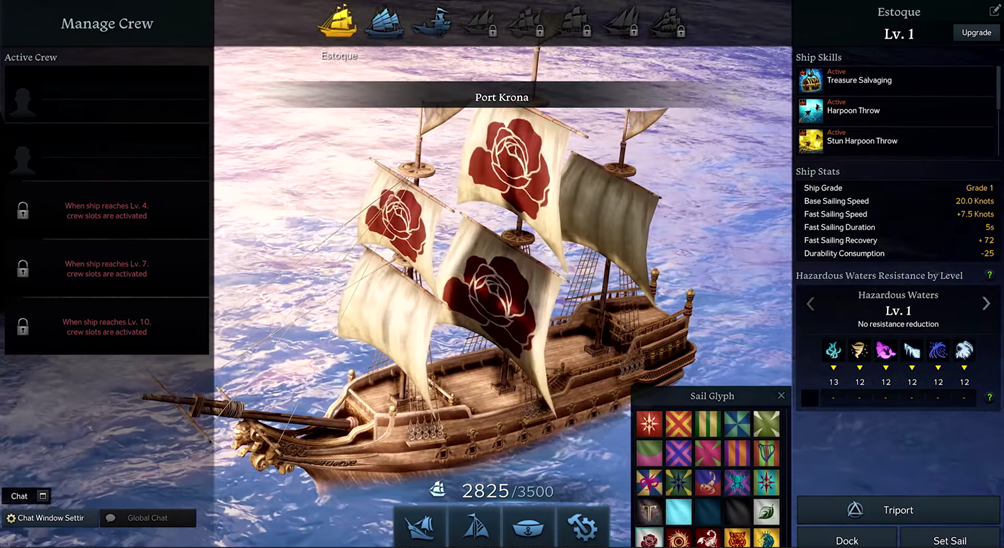Click the Upgrade ship button

pyautogui.click(x=976, y=33)
